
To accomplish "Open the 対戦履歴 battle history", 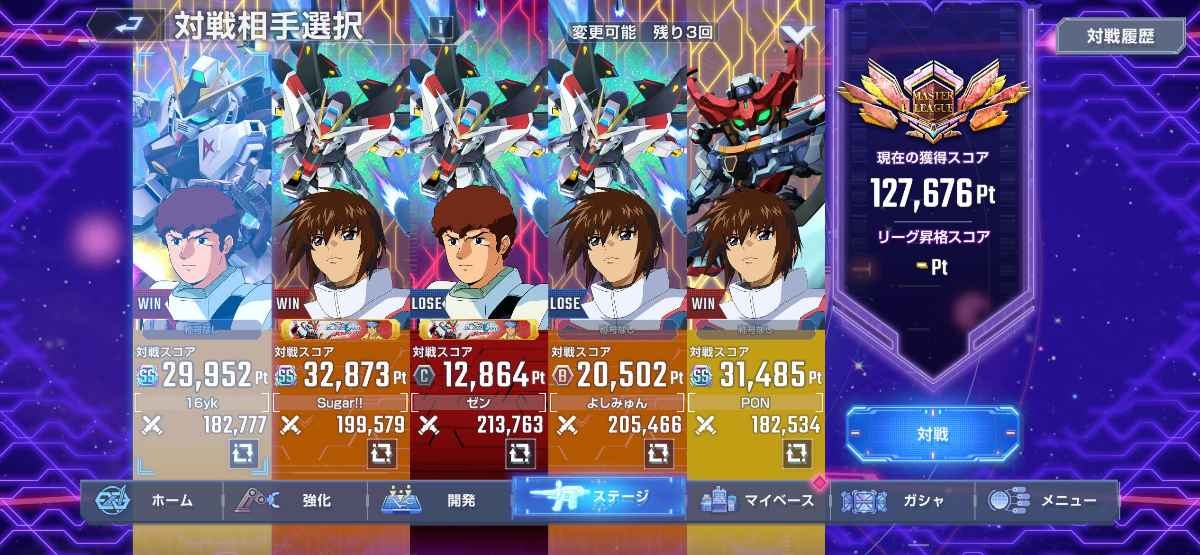I will pyautogui.click(x=1120, y=36).
